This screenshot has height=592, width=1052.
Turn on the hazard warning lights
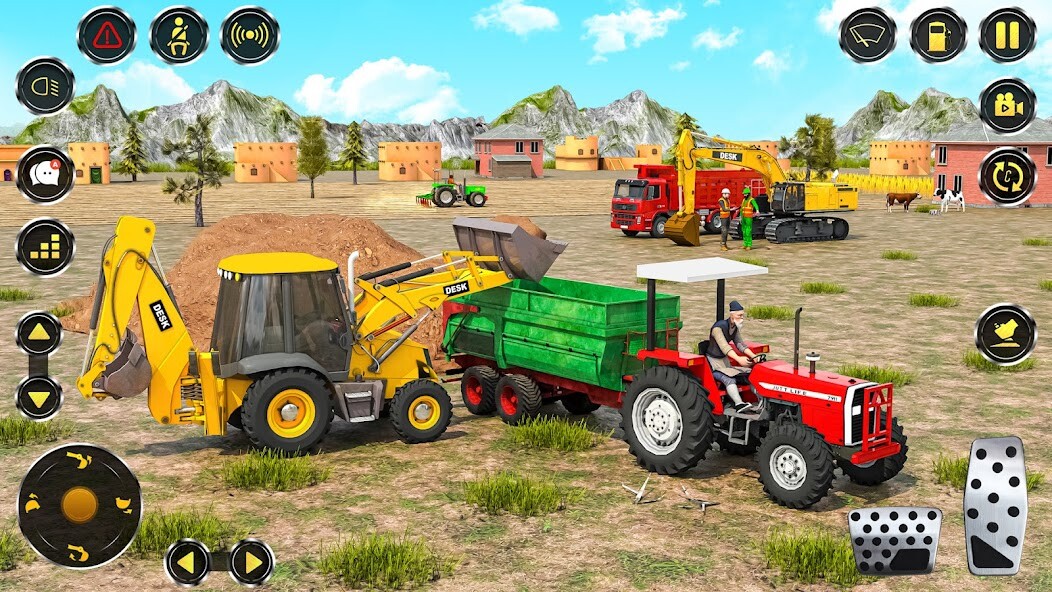(107, 36)
